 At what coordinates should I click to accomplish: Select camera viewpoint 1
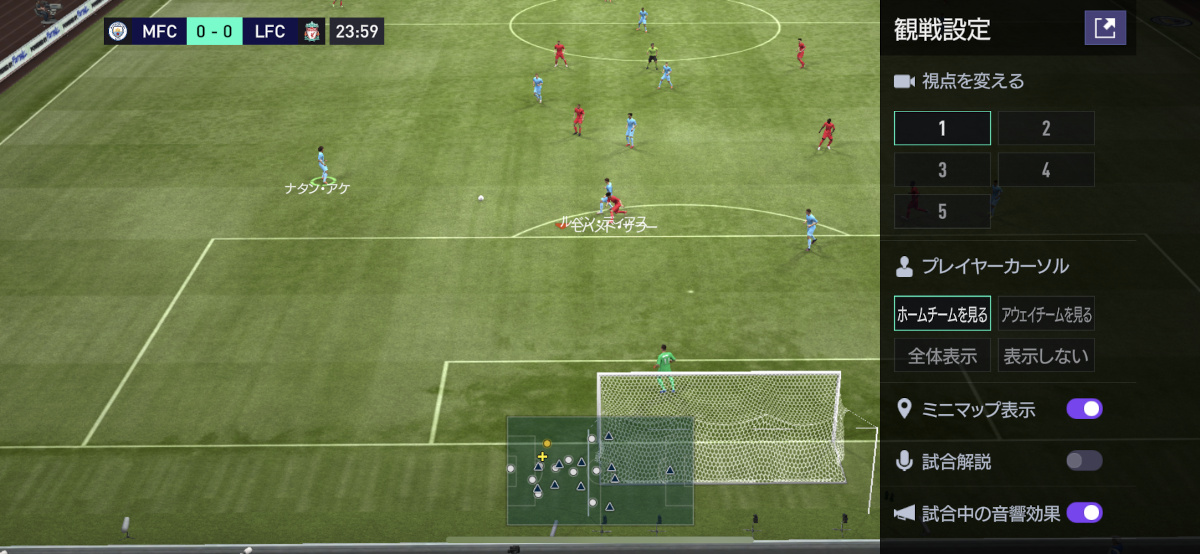pos(942,128)
